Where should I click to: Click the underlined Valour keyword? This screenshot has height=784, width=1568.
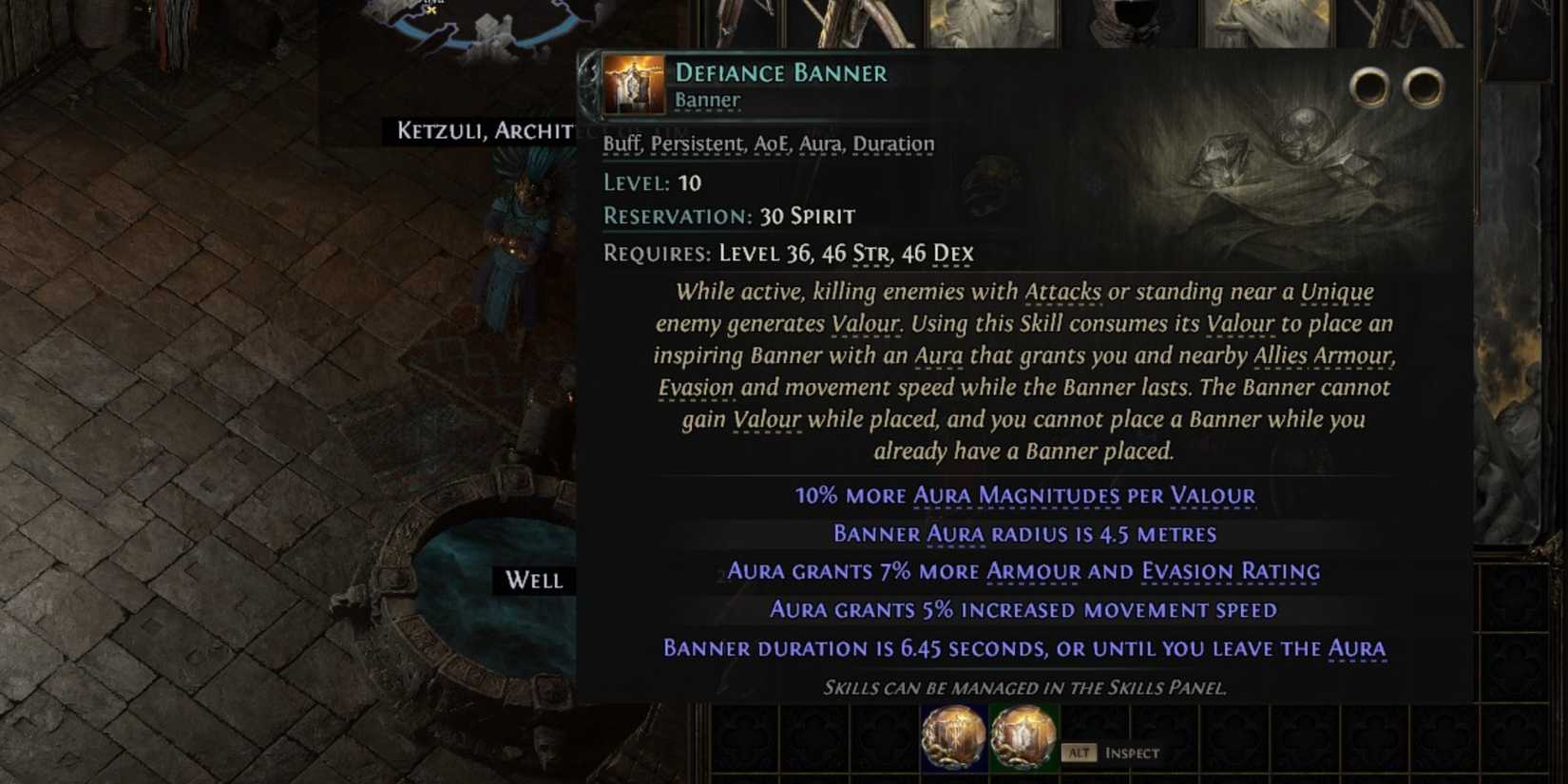coord(867,324)
